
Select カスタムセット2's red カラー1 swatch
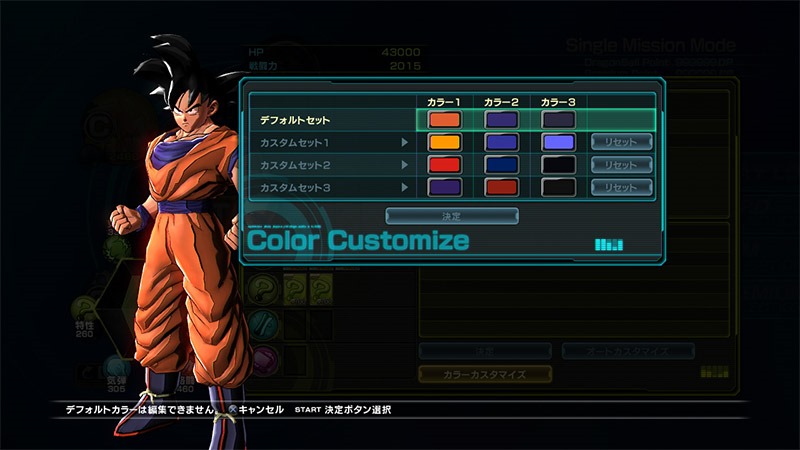(x=444, y=165)
